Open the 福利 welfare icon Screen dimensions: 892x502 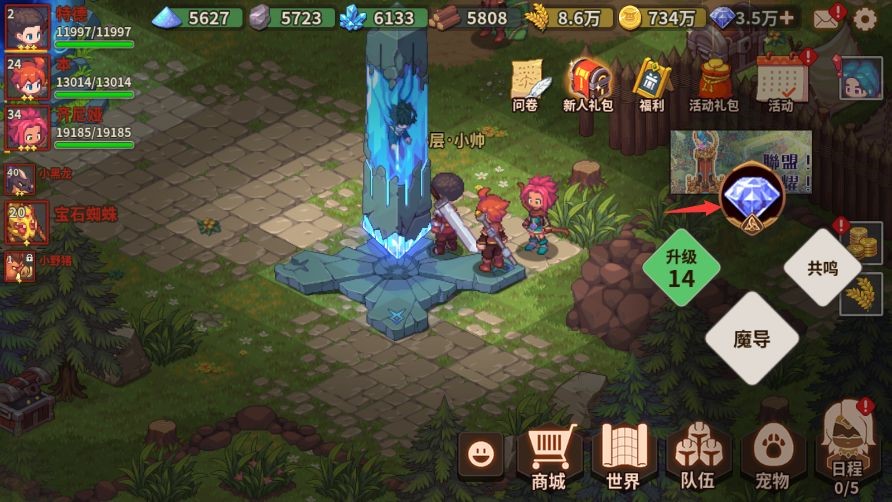(x=652, y=82)
